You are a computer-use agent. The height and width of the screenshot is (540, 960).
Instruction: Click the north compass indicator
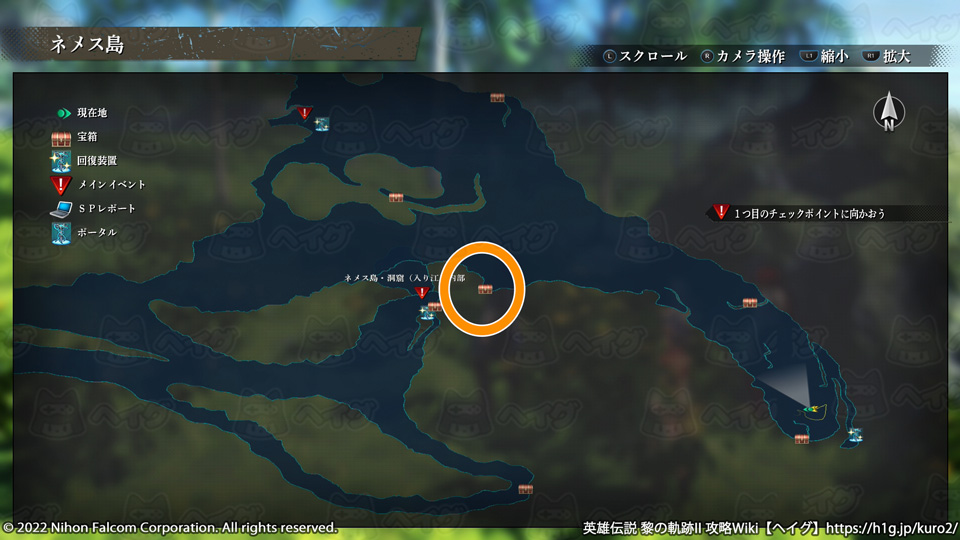click(x=888, y=112)
